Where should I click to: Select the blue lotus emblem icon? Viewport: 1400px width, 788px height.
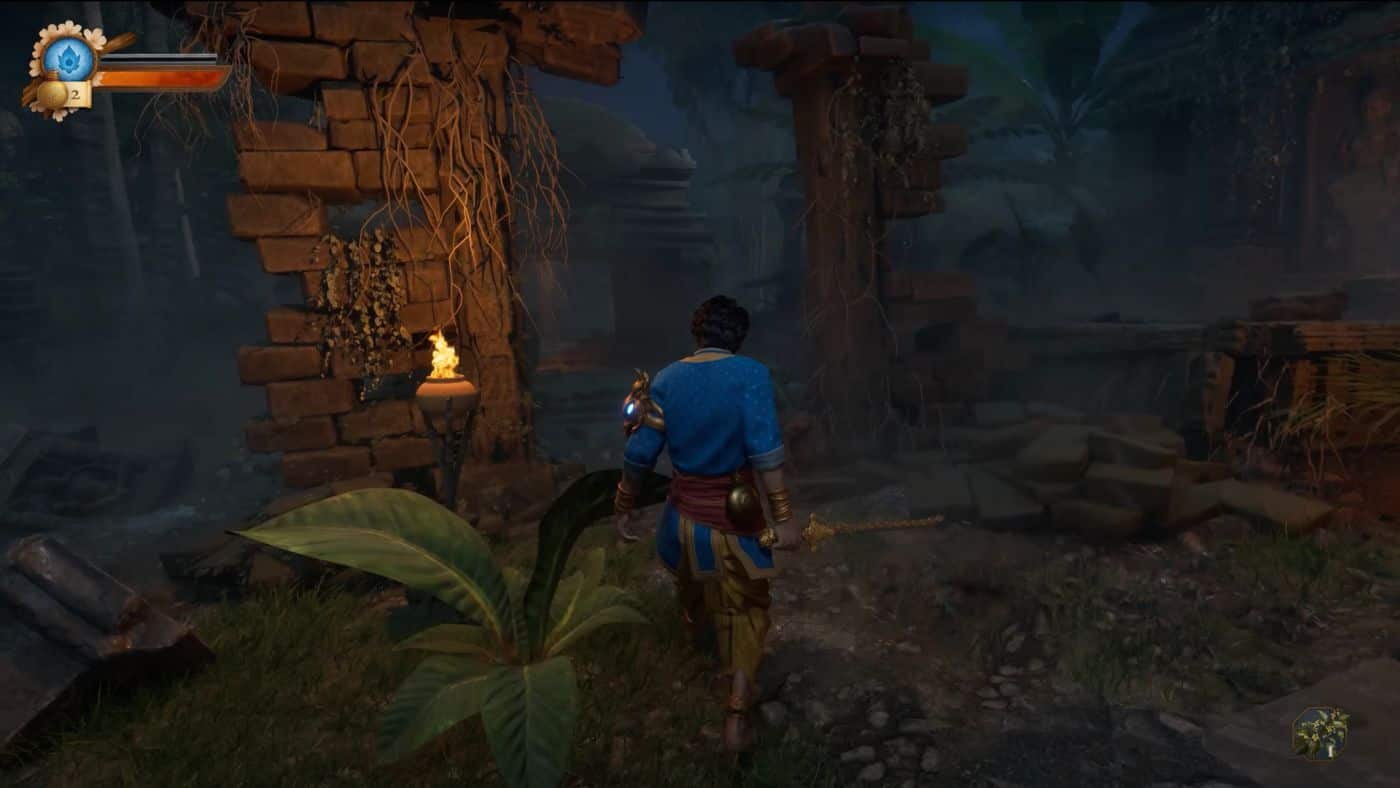(x=69, y=58)
